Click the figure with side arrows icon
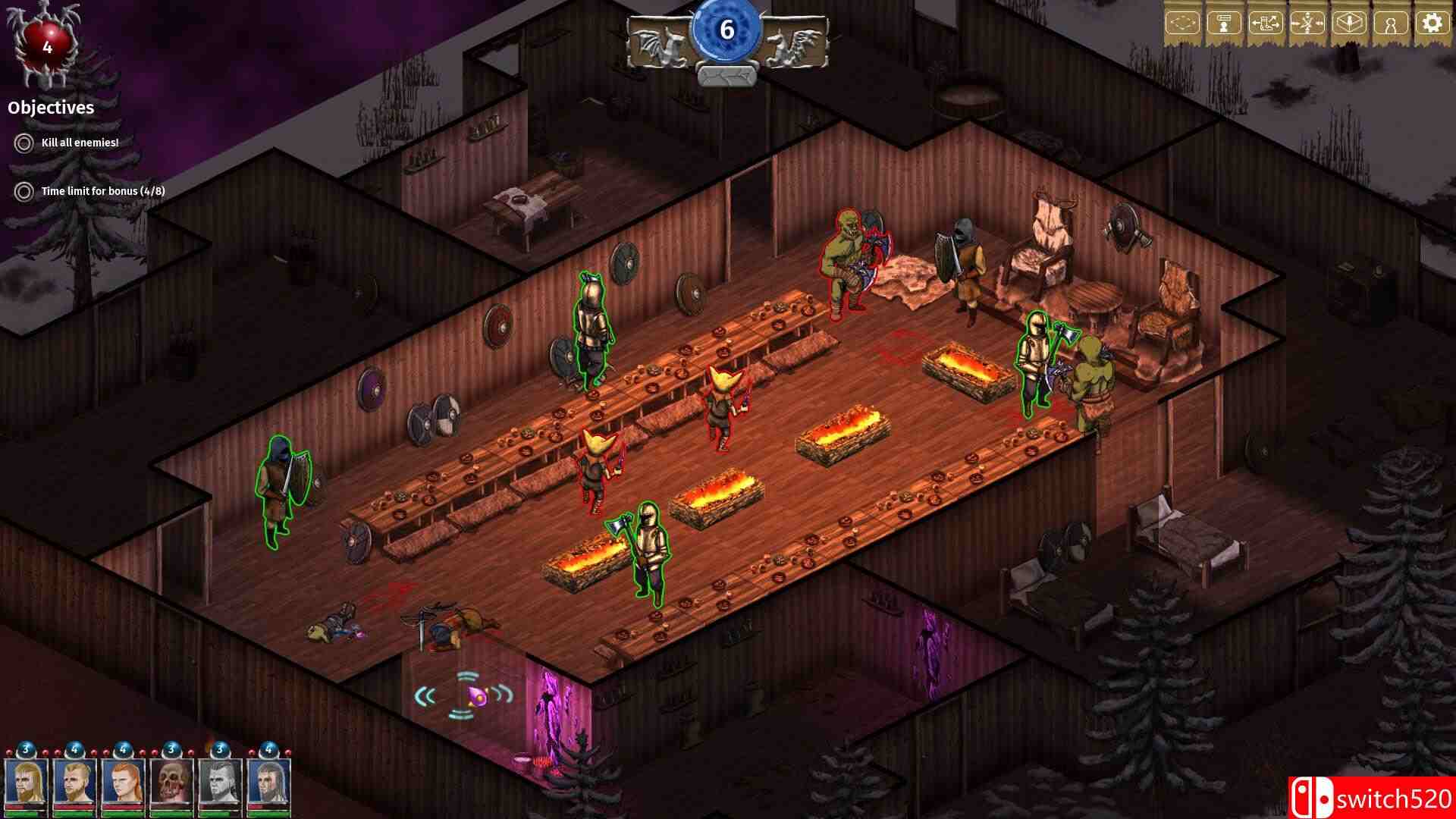The width and height of the screenshot is (1456, 819). (x=1307, y=24)
